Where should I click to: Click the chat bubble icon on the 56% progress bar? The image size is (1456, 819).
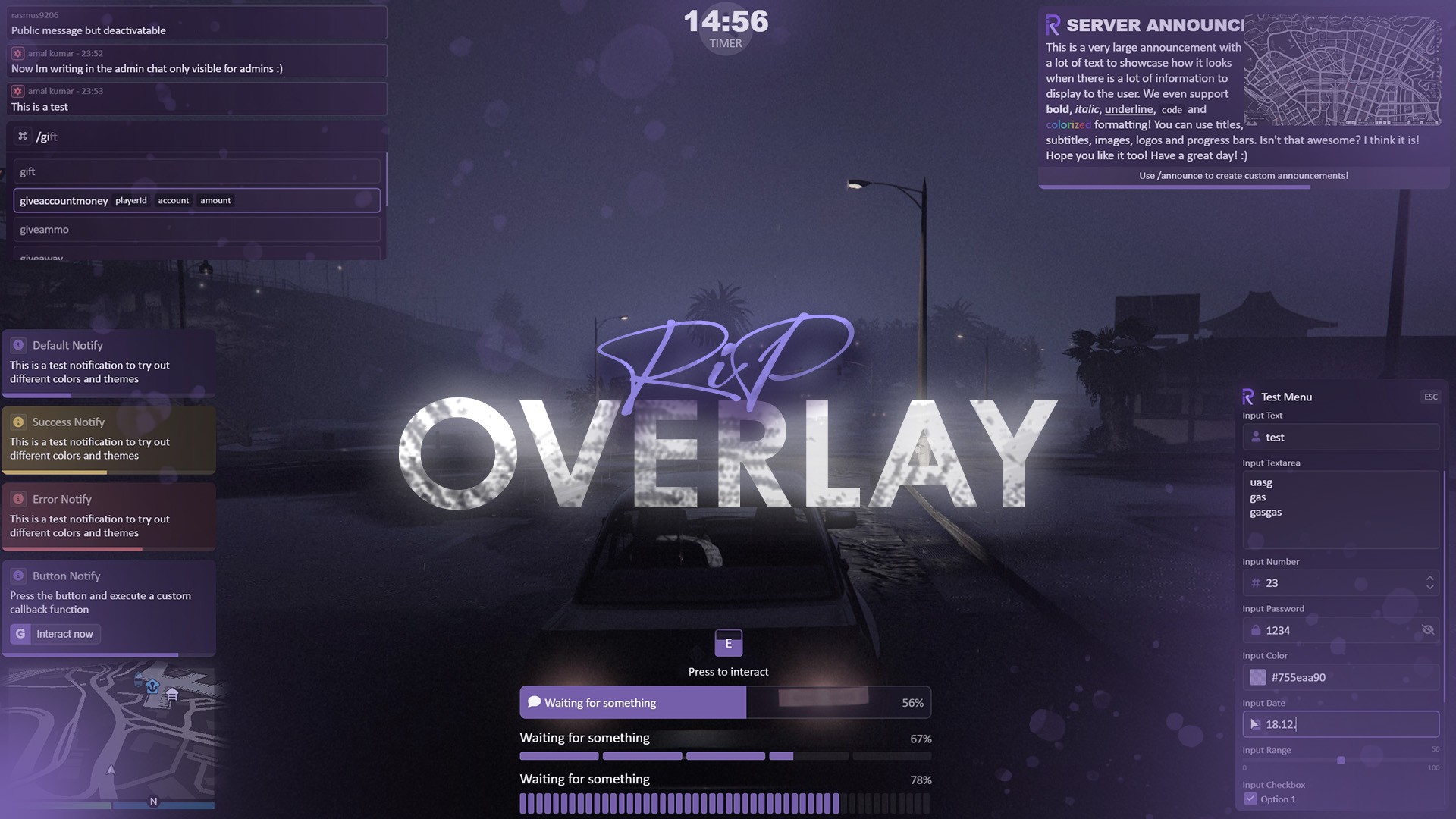tap(533, 702)
